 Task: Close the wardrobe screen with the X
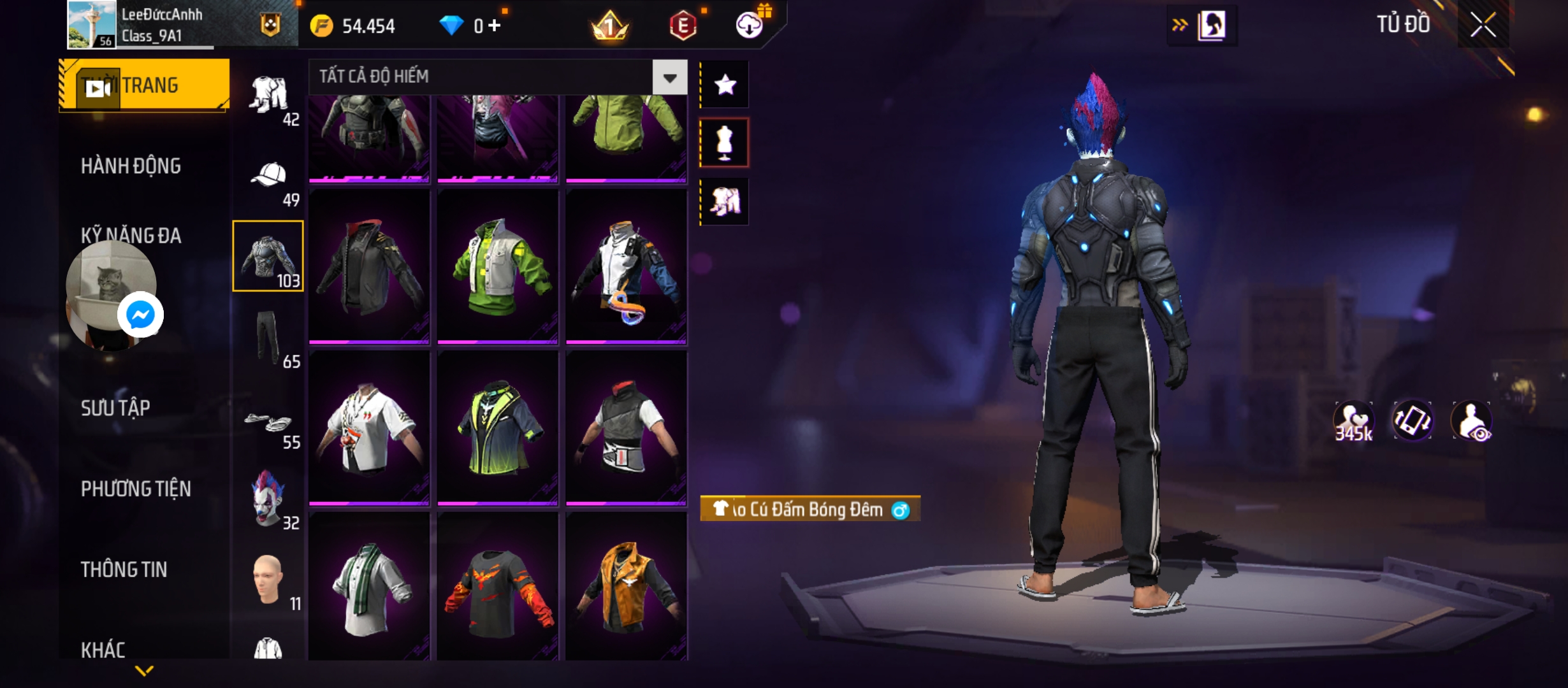point(1483,25)
